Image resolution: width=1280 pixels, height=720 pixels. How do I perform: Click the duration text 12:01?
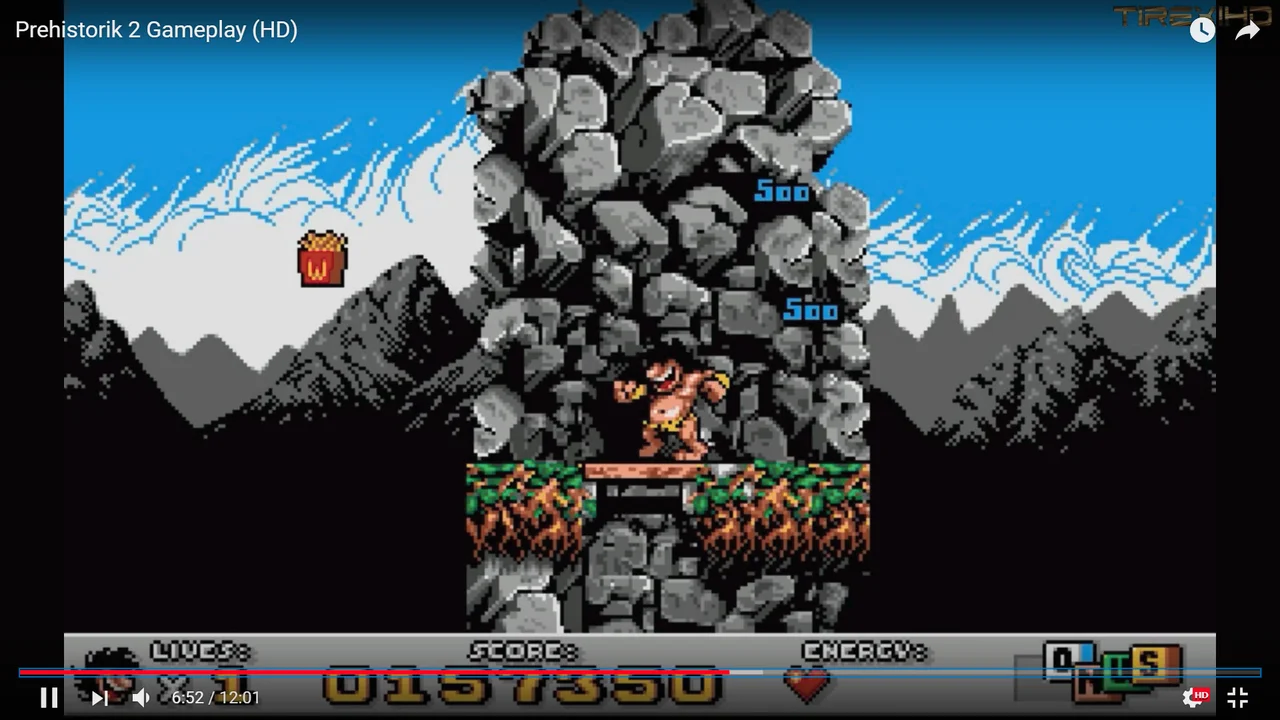(x=235, y=698)
